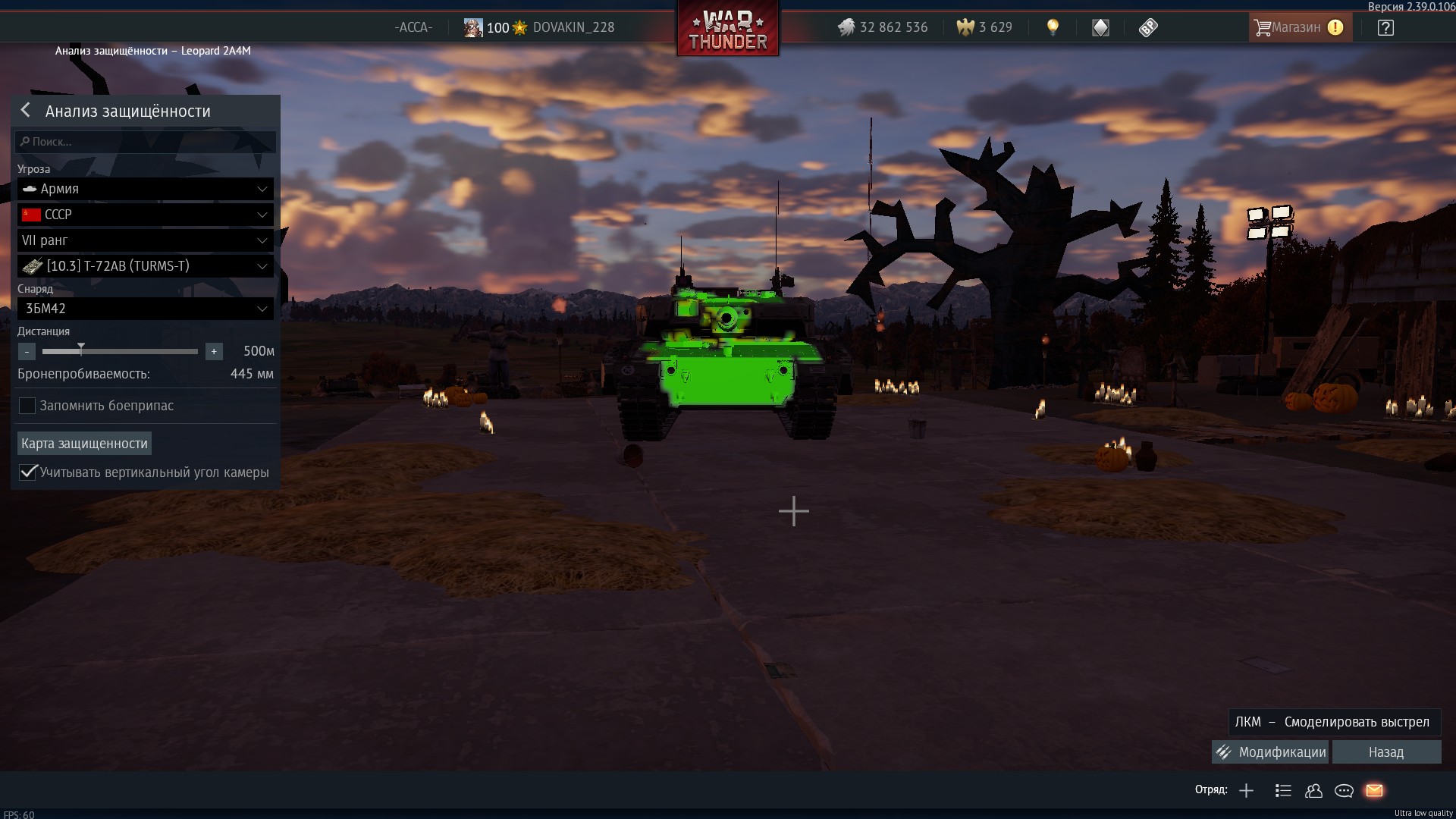
Task: Decrease distance with the minus button
Action: pos(27,351)
